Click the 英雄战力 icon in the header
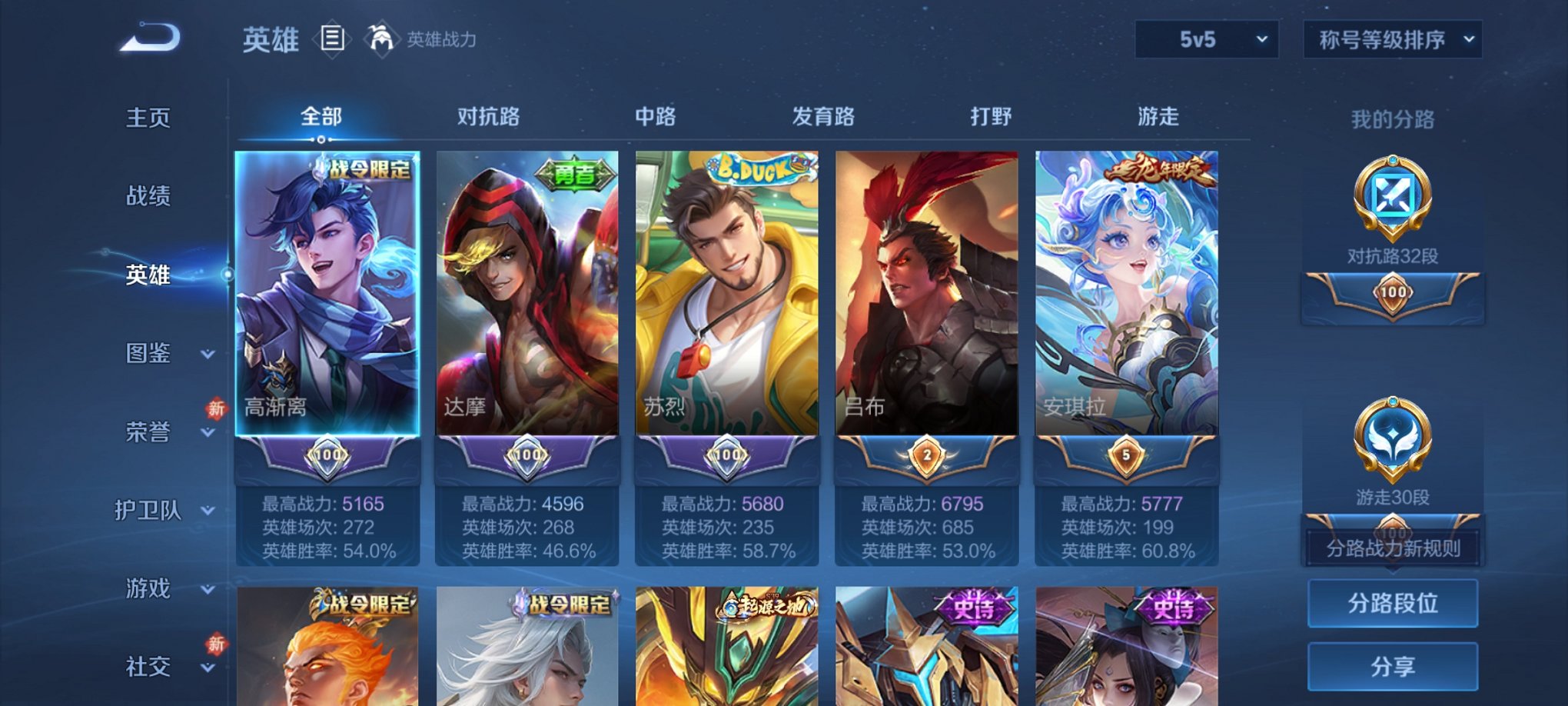Screen dimensions: 1568x706 pos(381,38)
